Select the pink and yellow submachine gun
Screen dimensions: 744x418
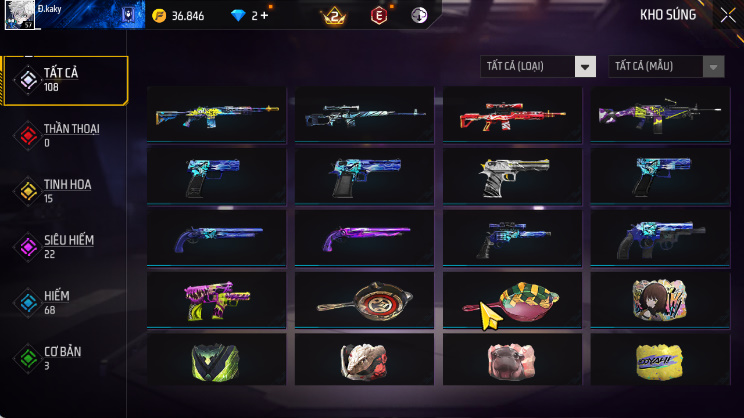coord(216,299)
